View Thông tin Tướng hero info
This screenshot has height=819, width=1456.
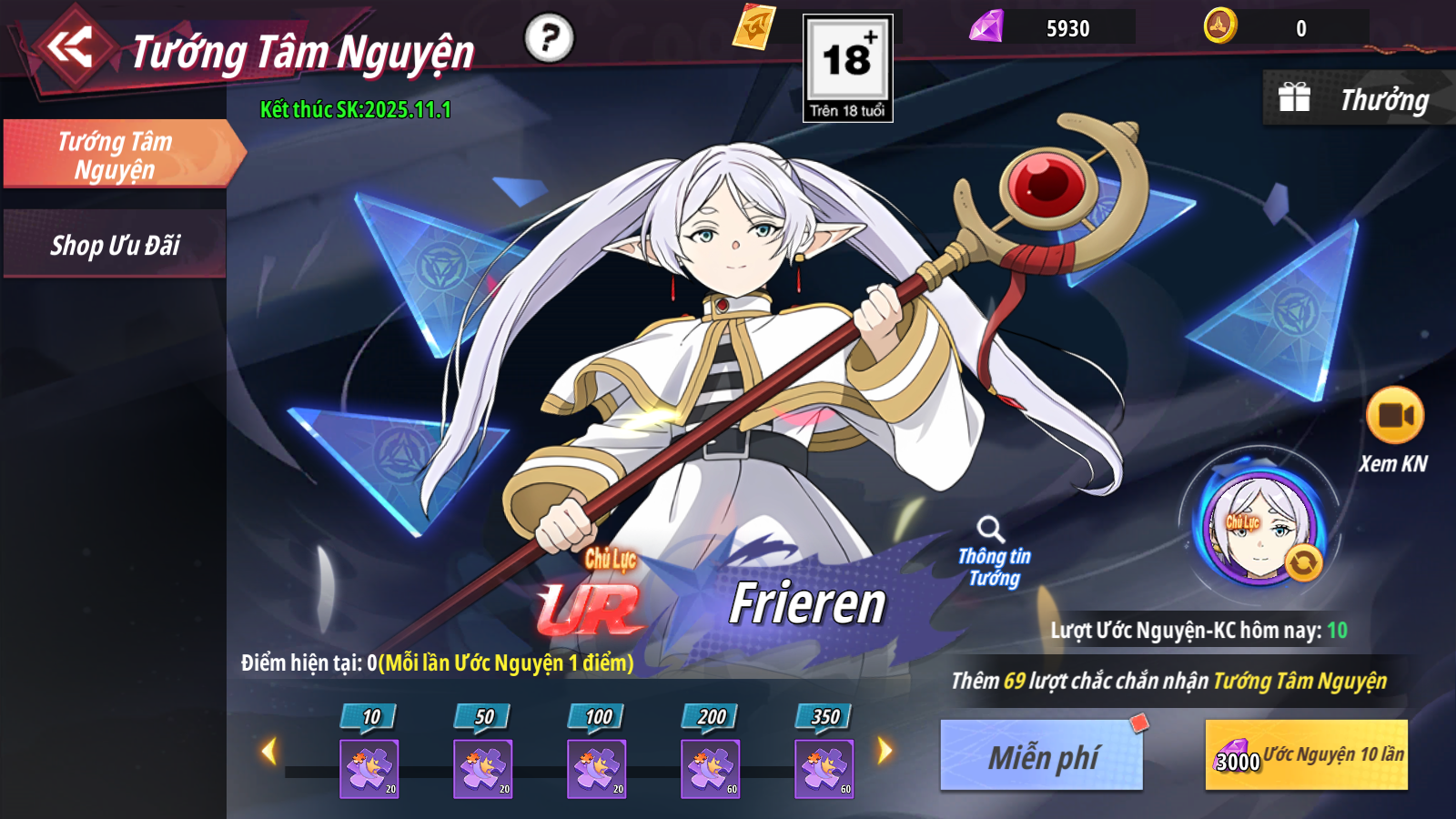993,553
